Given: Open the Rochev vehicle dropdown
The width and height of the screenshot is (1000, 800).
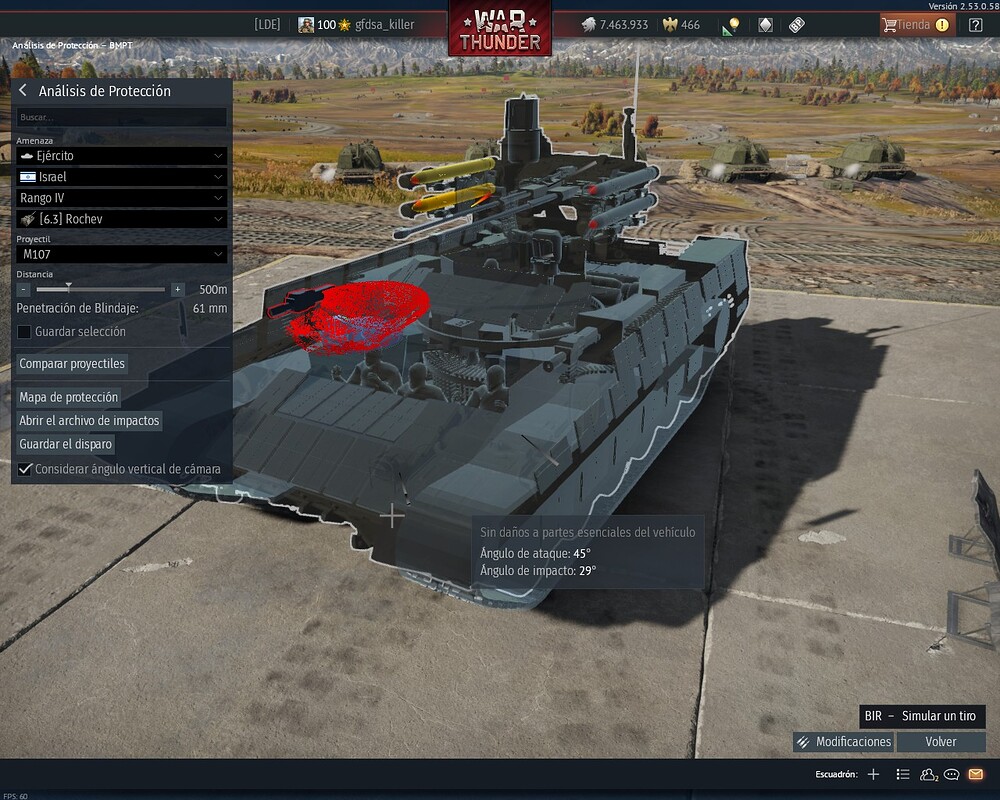Looking at the screenshot, I should tap(122, 219).
